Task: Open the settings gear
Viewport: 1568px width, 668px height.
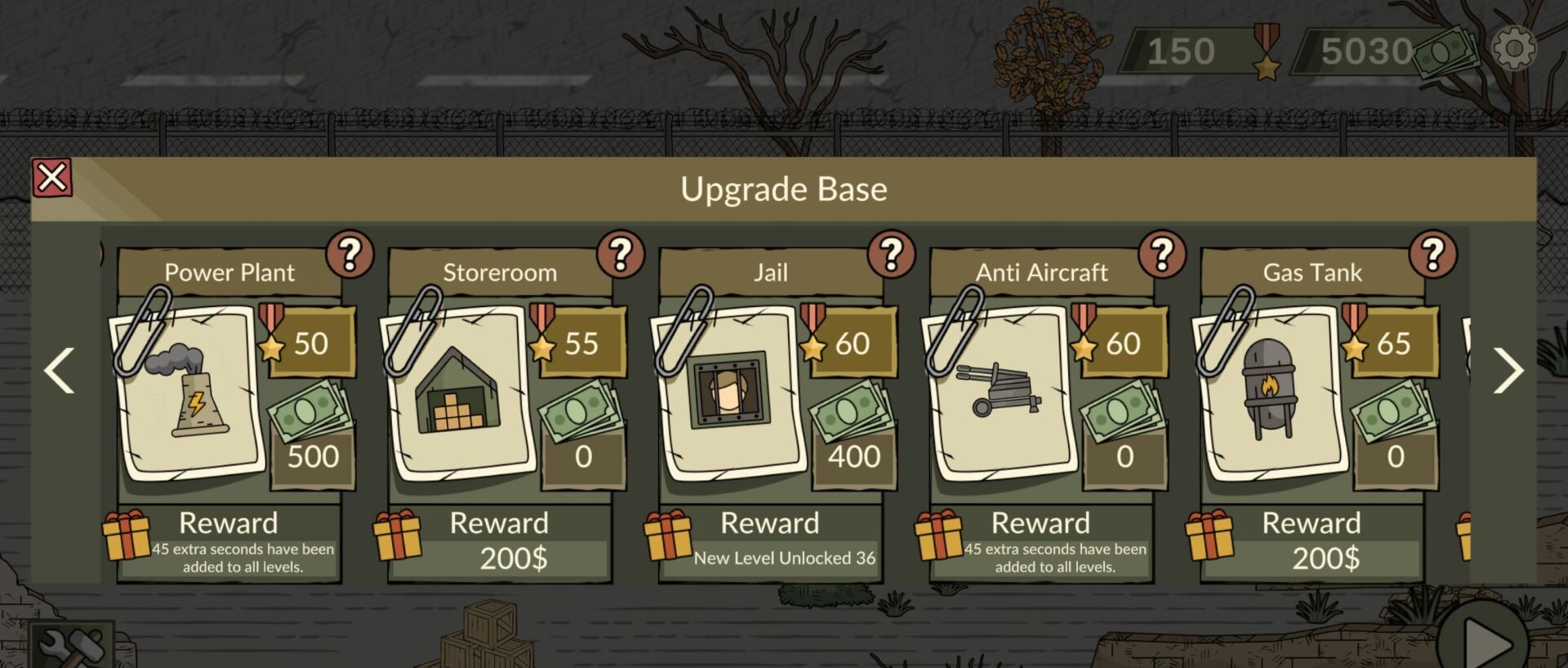Action: tap(1514, 49)
